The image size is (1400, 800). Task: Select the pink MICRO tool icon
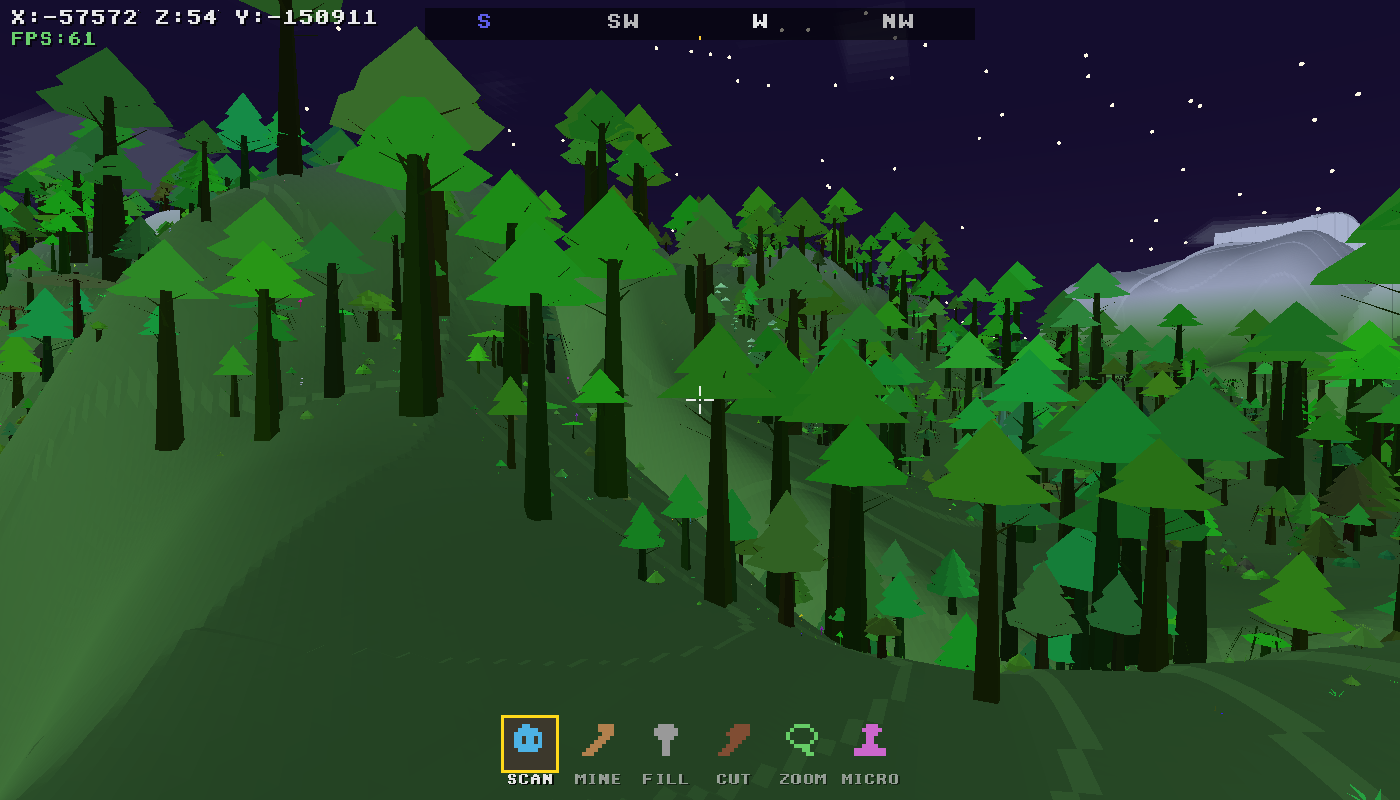871,742
